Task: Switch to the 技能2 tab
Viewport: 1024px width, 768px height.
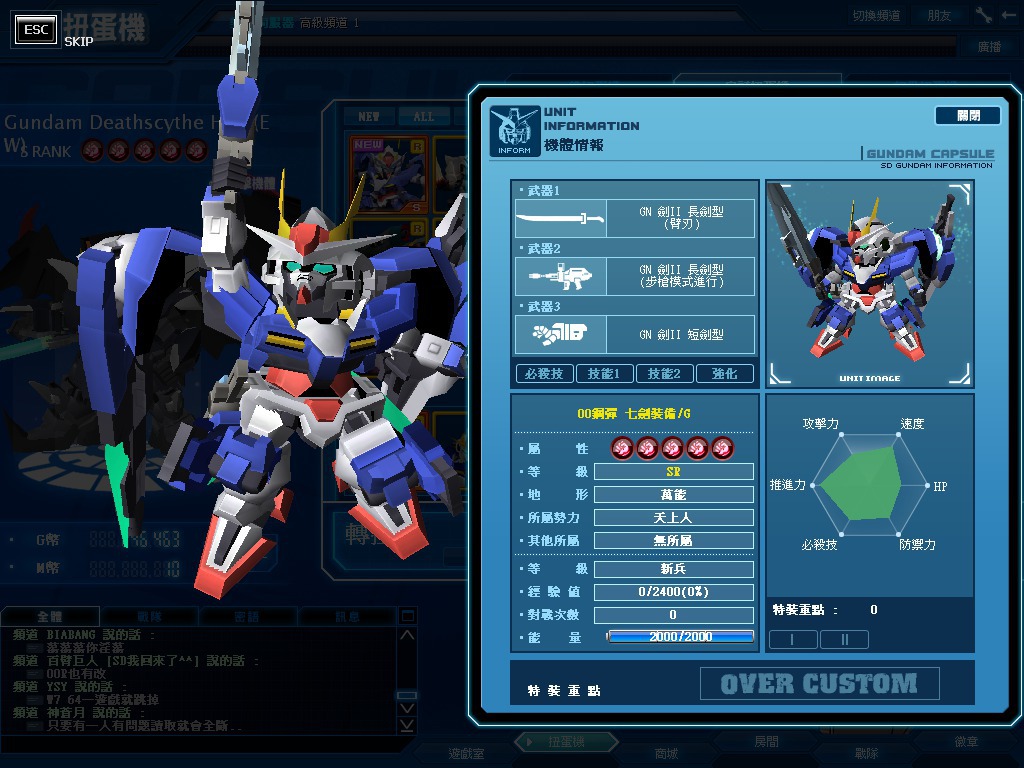Action: coord(664,374)
